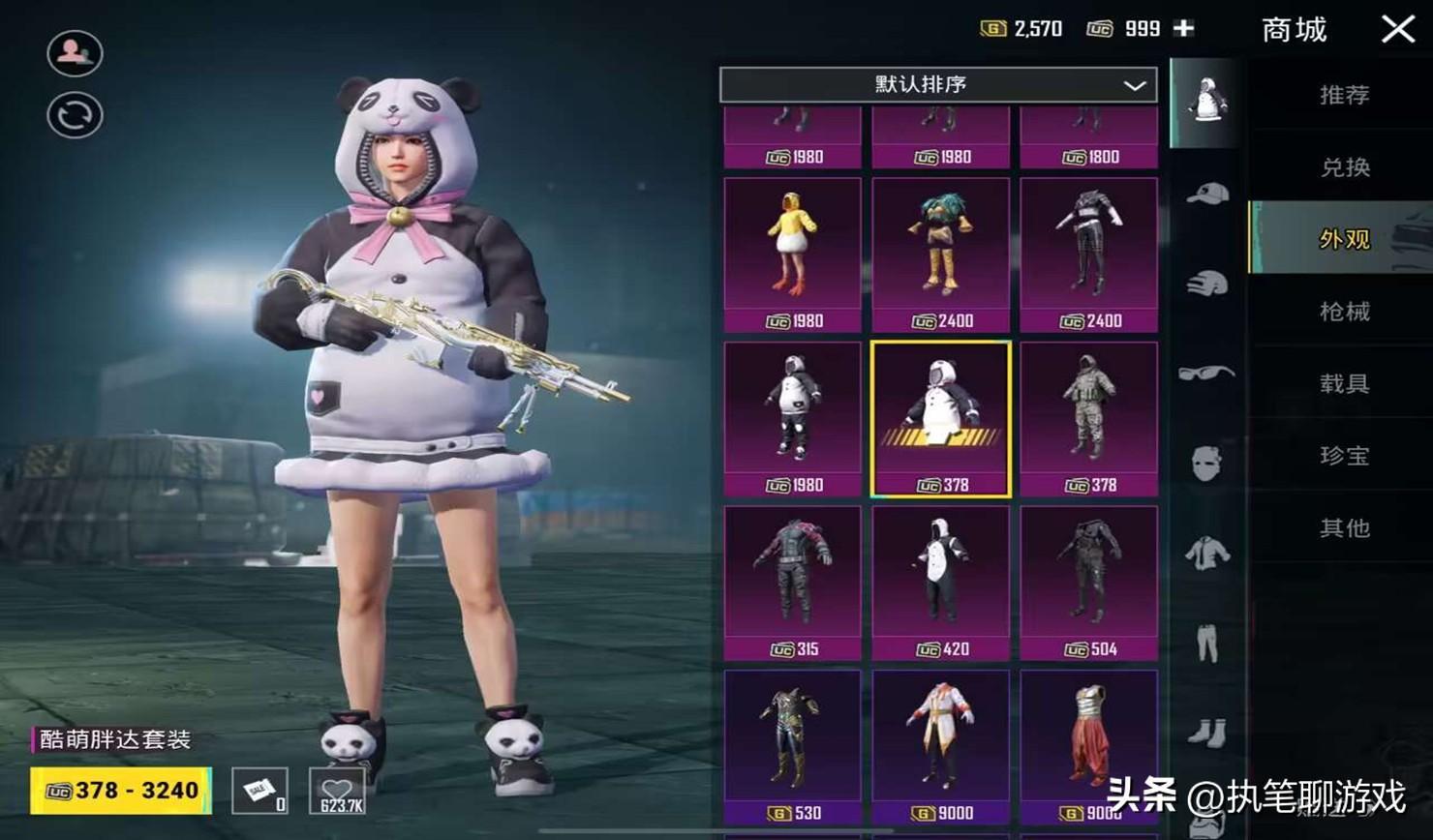The height and width of the screenshot is (840, 1433).
Task: Buy outfit with the 378 - 3240 price button
Action: (121, 791)
